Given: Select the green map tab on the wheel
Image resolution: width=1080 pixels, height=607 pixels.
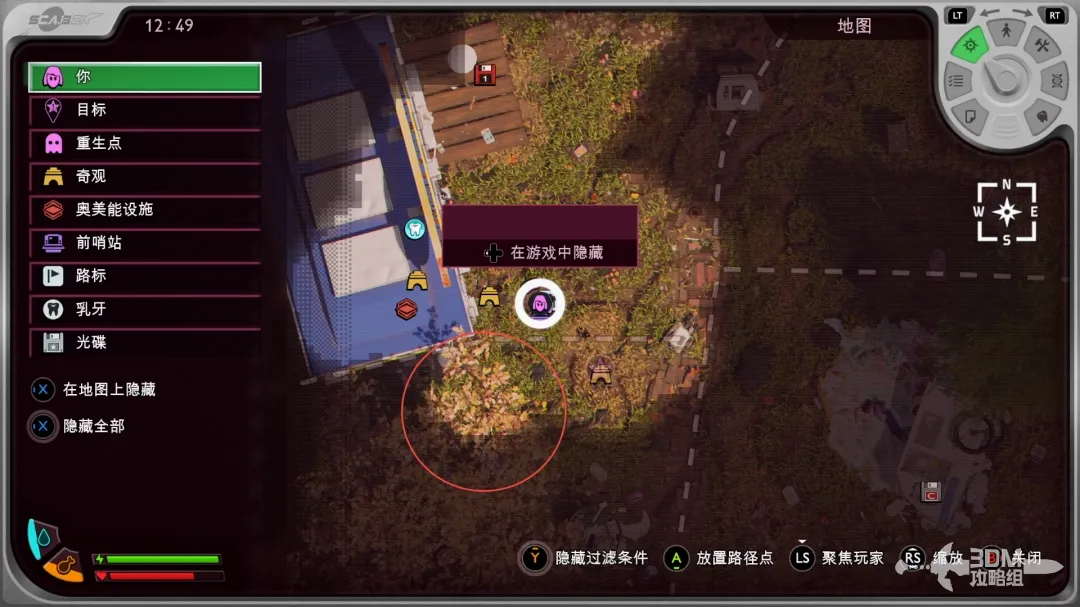Looking at the screenshot, I should click(x=968, y=45).
